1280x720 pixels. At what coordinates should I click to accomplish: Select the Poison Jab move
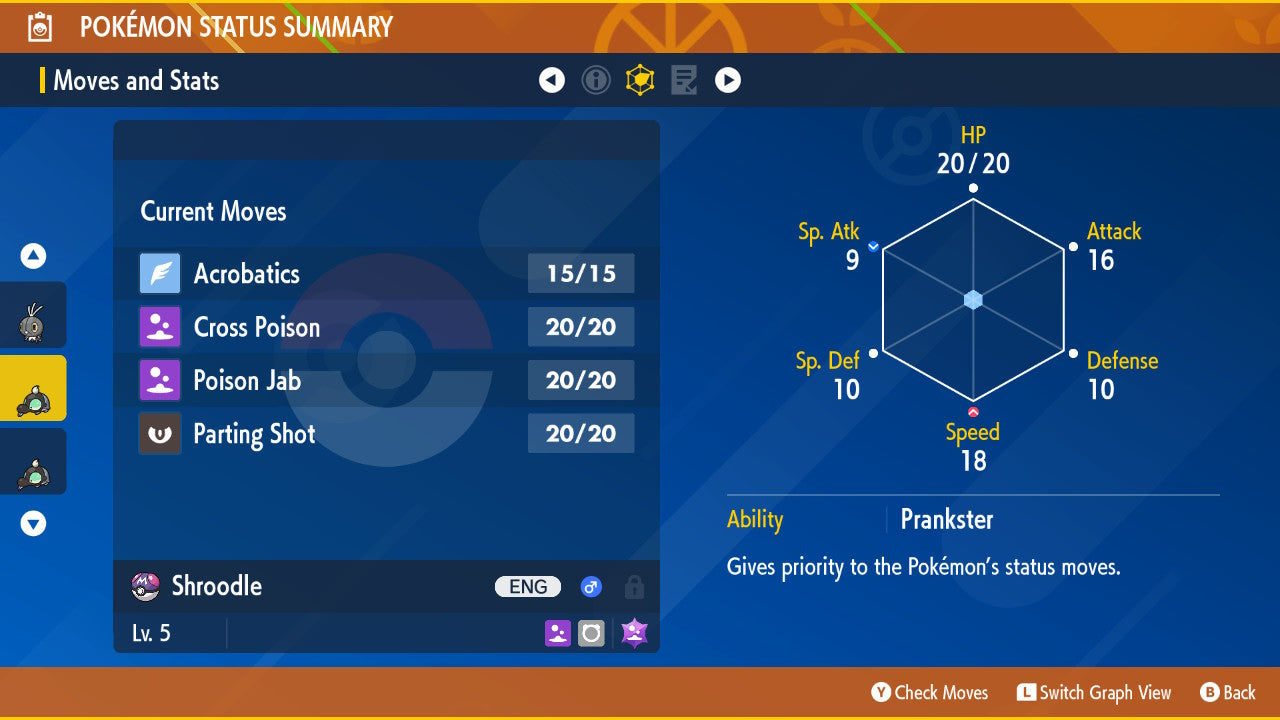[x=386, y=380]
